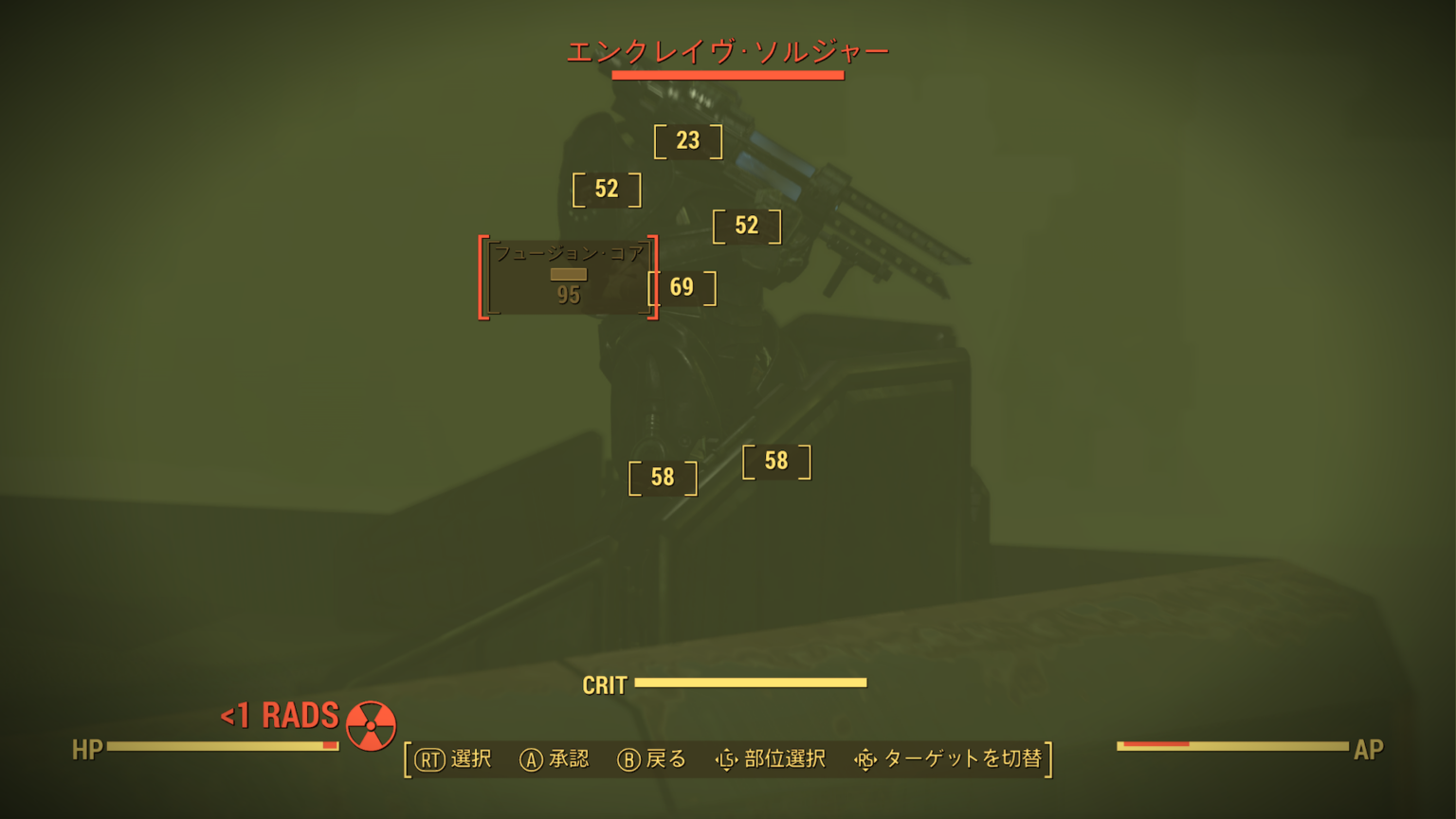The image size is (1456, 819).
Task: Click the RS stick icon for ターゲットを切替
Action: 865,758
